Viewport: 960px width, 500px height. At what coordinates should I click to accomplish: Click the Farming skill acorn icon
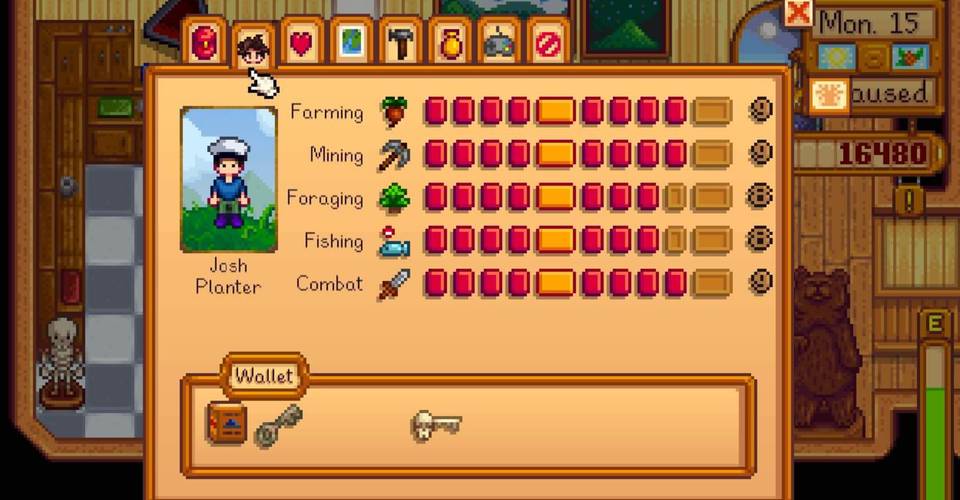(x=394, y=111)
